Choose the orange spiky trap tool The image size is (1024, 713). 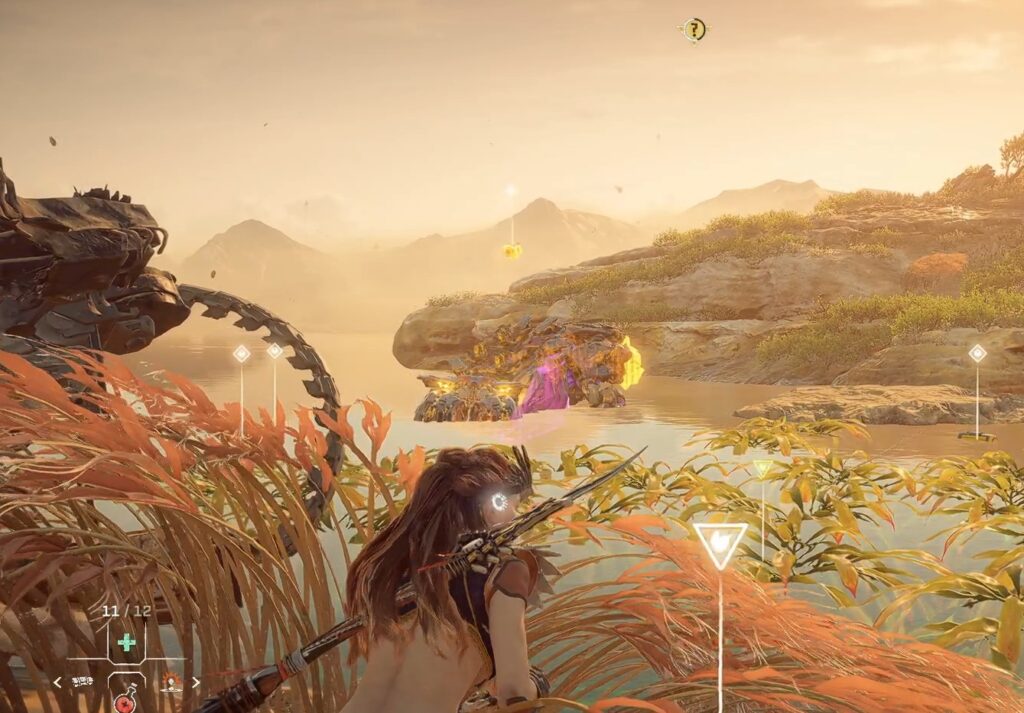[172, 682]
